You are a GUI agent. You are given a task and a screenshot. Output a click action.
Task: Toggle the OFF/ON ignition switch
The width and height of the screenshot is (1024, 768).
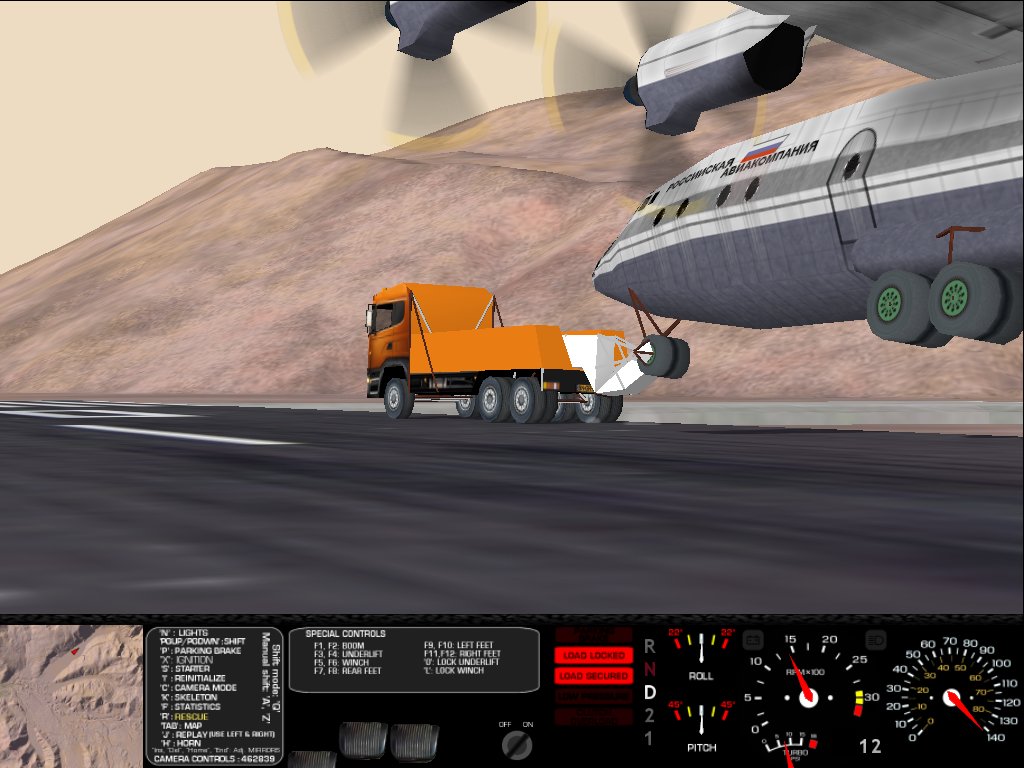click(x=517, y=743)
